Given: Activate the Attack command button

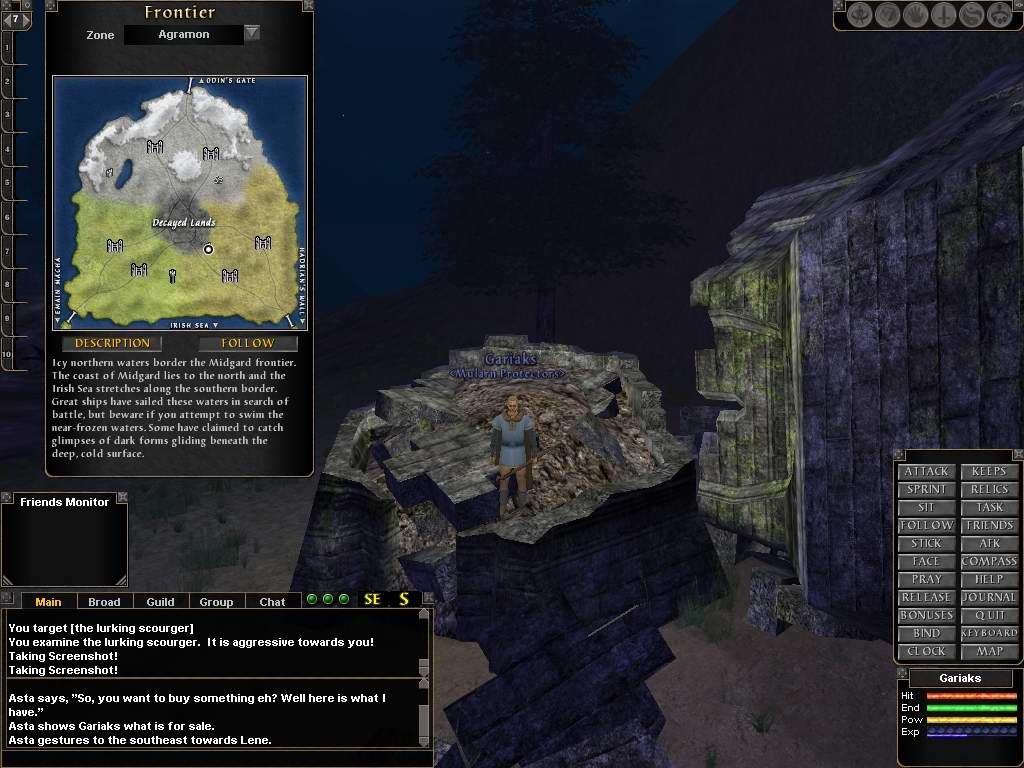Looking at the screenshot, I should 926,472.
